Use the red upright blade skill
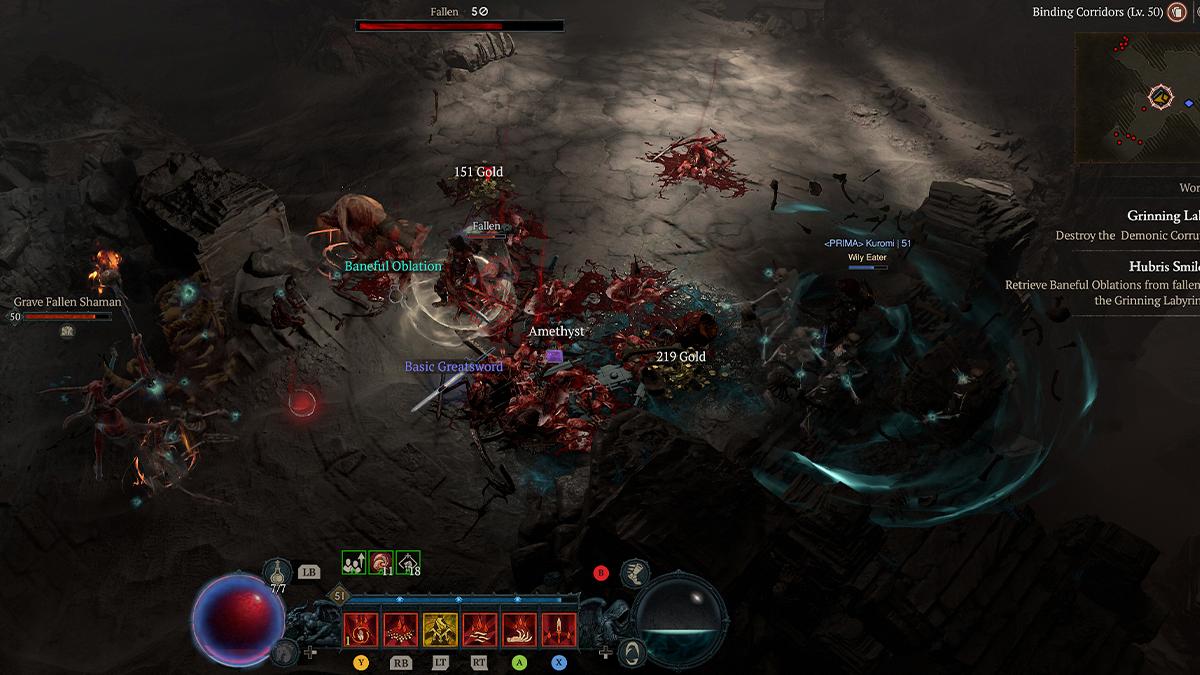This screenshot has height=675, width=1200. coord(558,630)
